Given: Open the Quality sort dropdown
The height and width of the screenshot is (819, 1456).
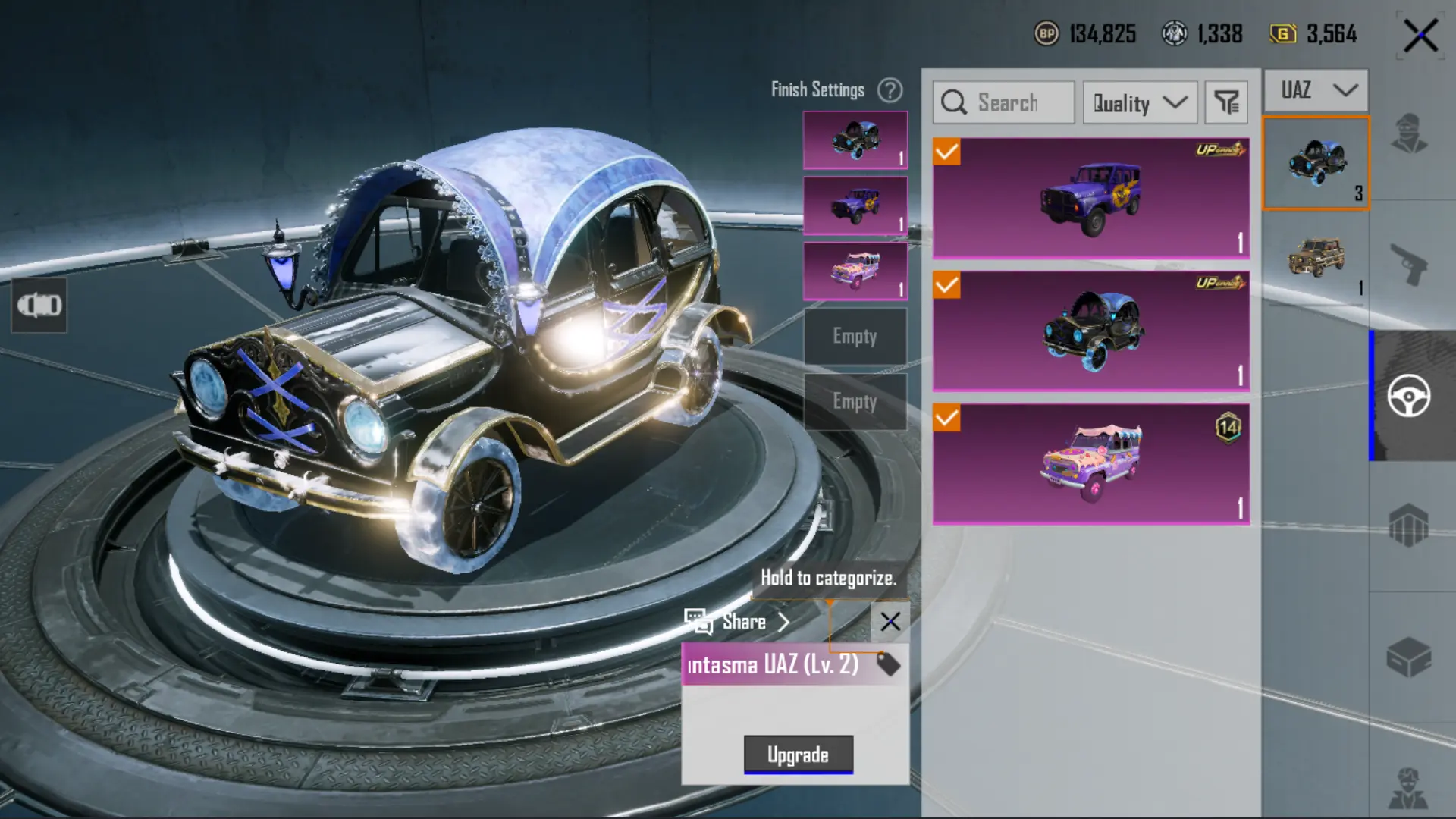Looking at the screenshot, I should tap(1140, 102).
